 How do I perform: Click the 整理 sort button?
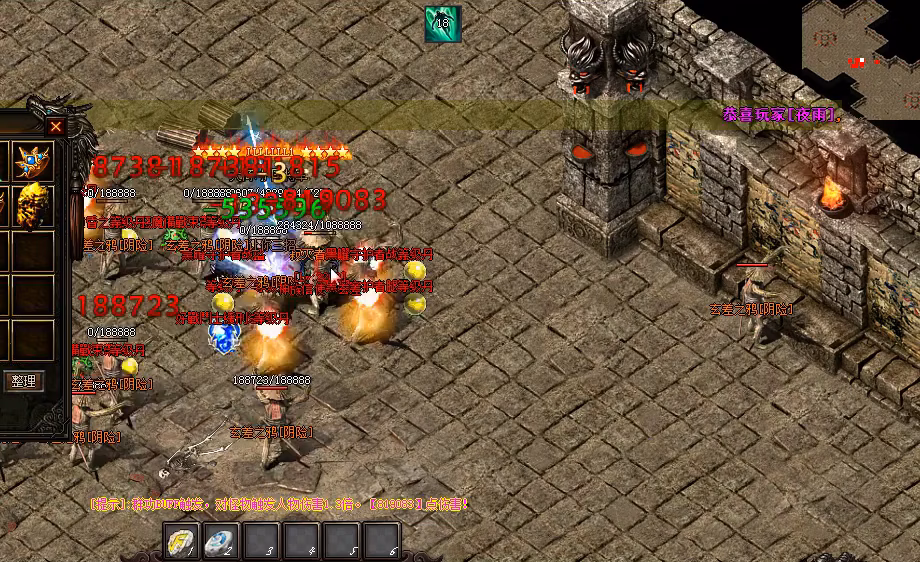pyautogui.click(x=23, y=381)
